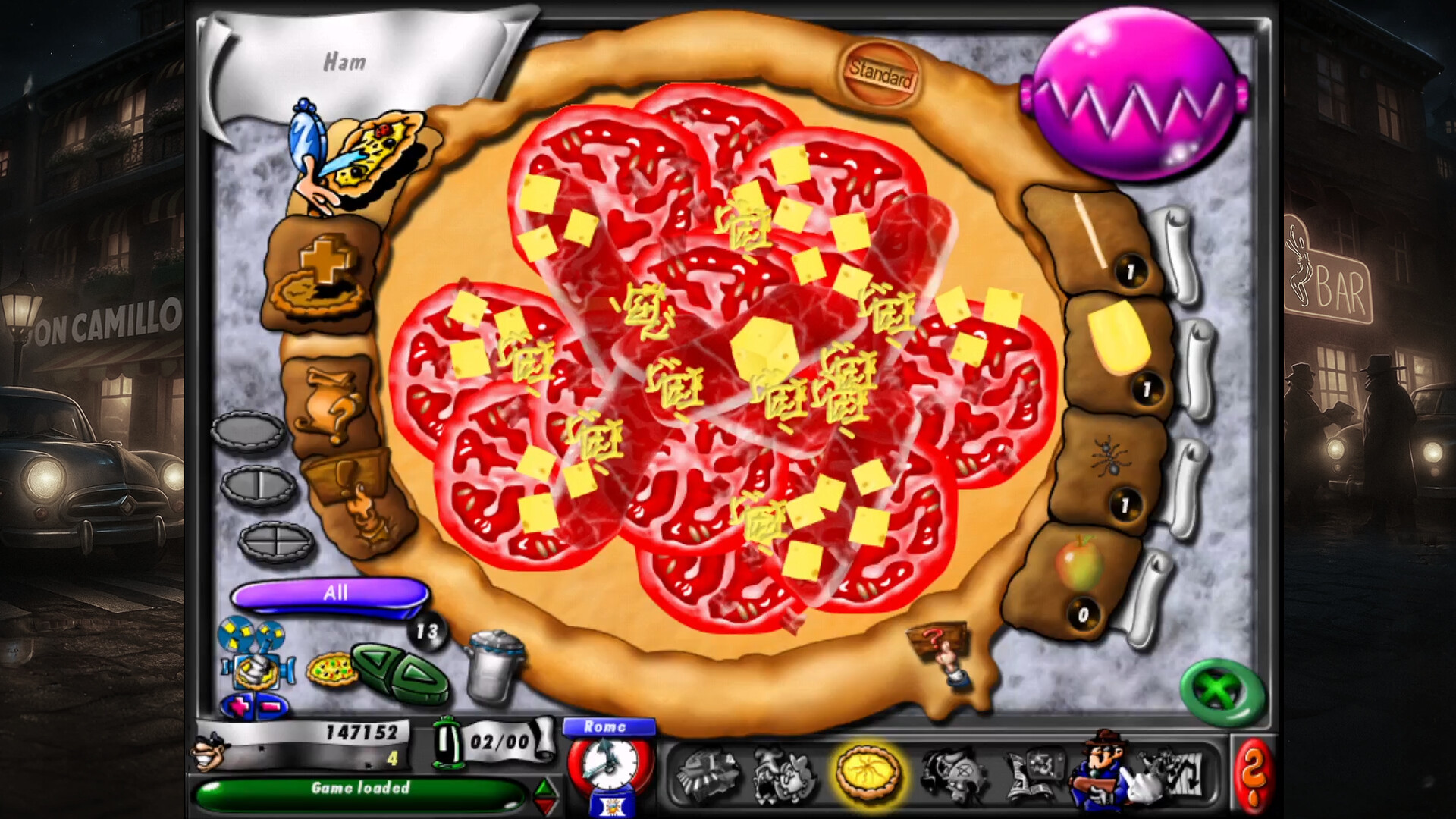Screen dimensions: 1456x819
Task: Select the Ham ingredient banner
Action: click(x=345, y=62)
